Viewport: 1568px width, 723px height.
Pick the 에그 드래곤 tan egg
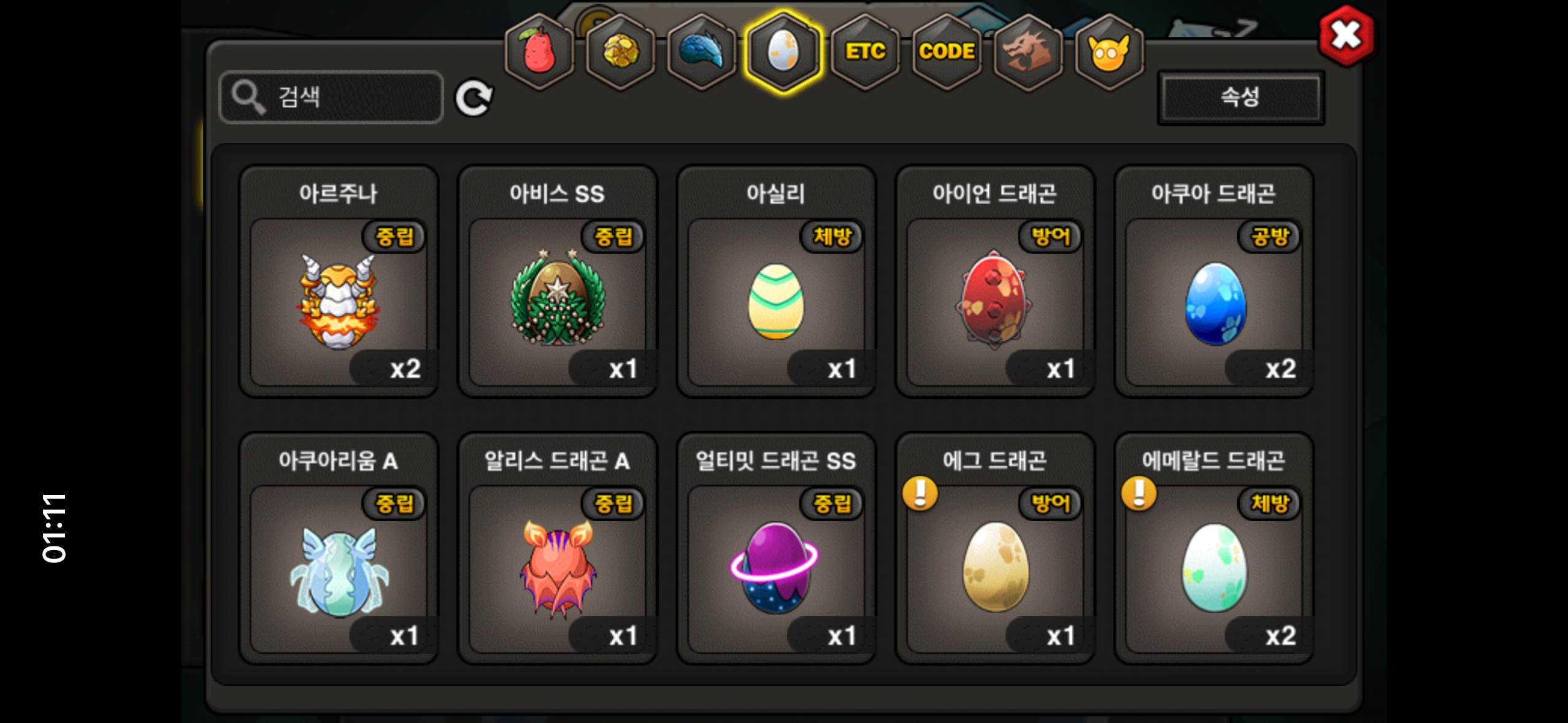point(994,568)
